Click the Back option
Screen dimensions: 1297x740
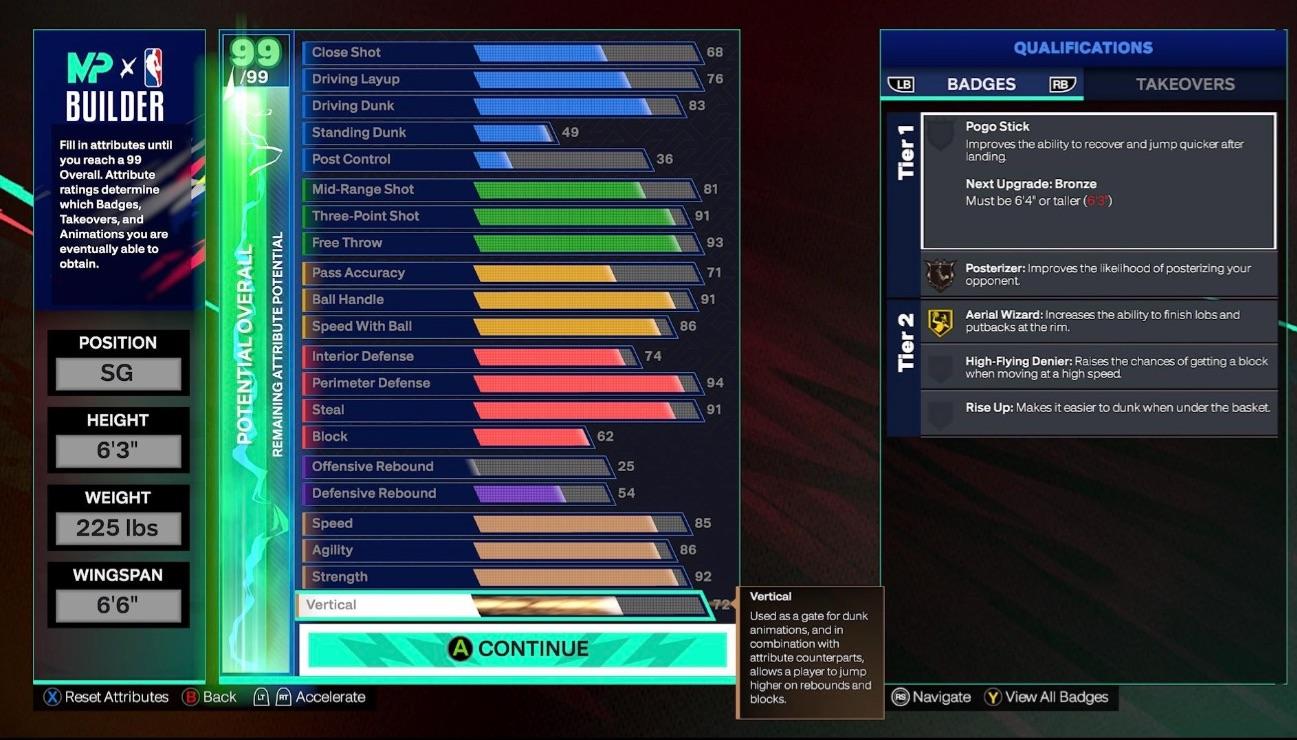coord(215,697)
